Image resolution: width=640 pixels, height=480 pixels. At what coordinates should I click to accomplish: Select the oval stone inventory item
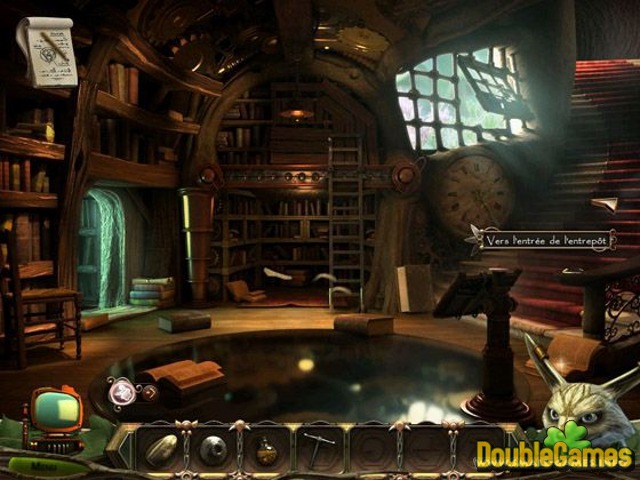160,449
